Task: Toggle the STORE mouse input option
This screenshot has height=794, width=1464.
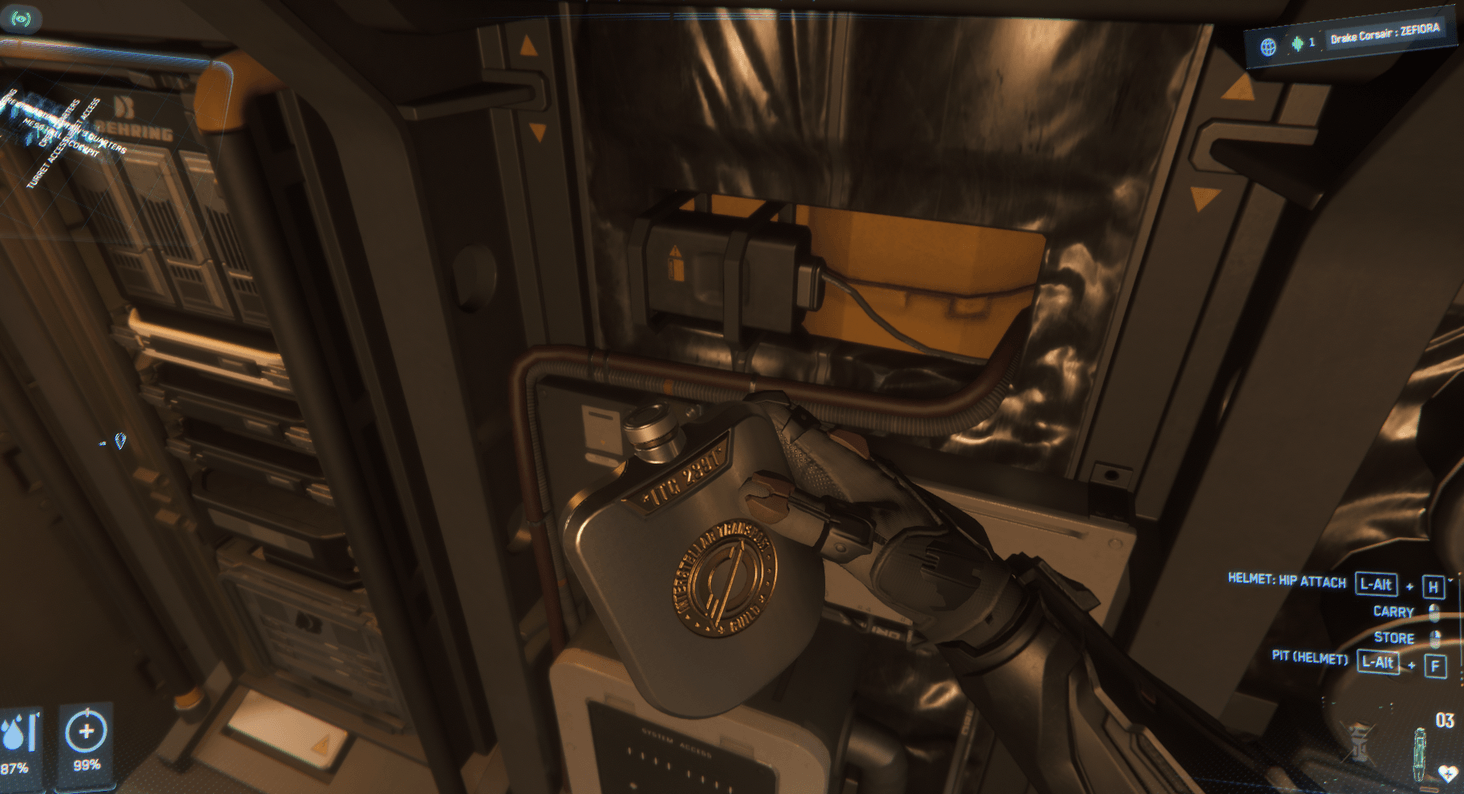Action: coord(1434,640)
